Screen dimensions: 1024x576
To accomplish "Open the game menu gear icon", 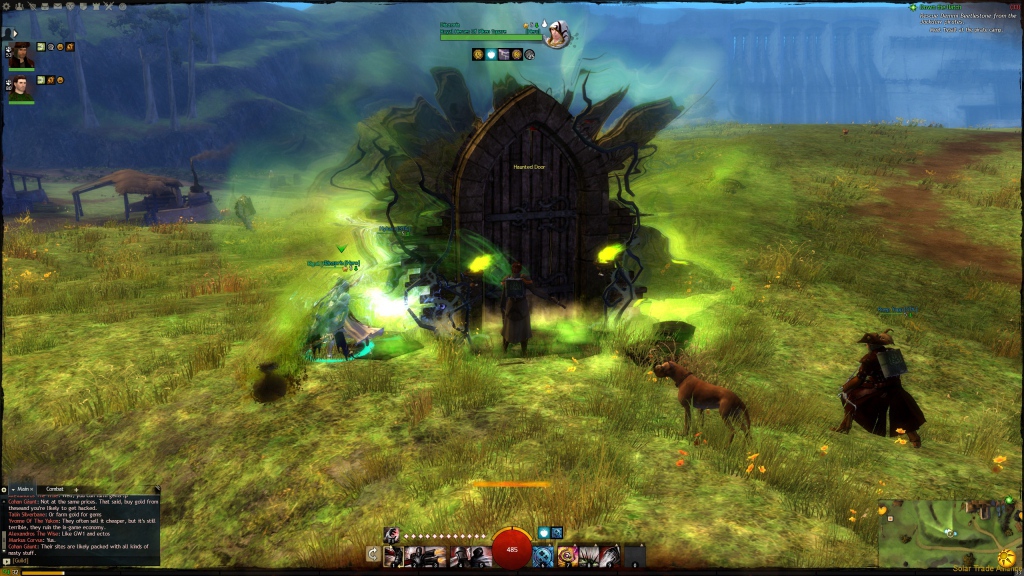I will click(x=8, y=6).
